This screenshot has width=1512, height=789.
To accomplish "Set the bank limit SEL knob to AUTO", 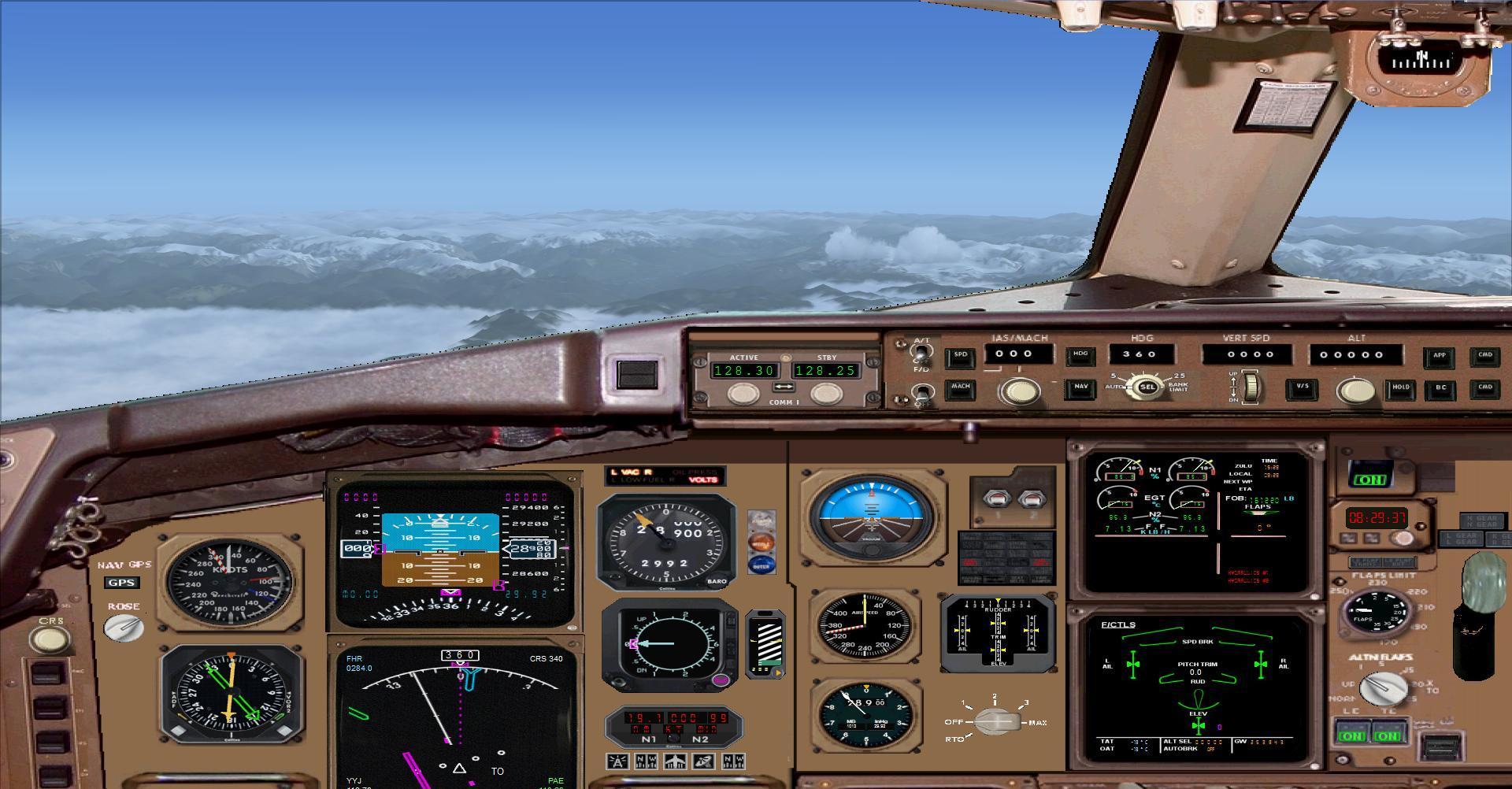I will tap(1143, 386).
